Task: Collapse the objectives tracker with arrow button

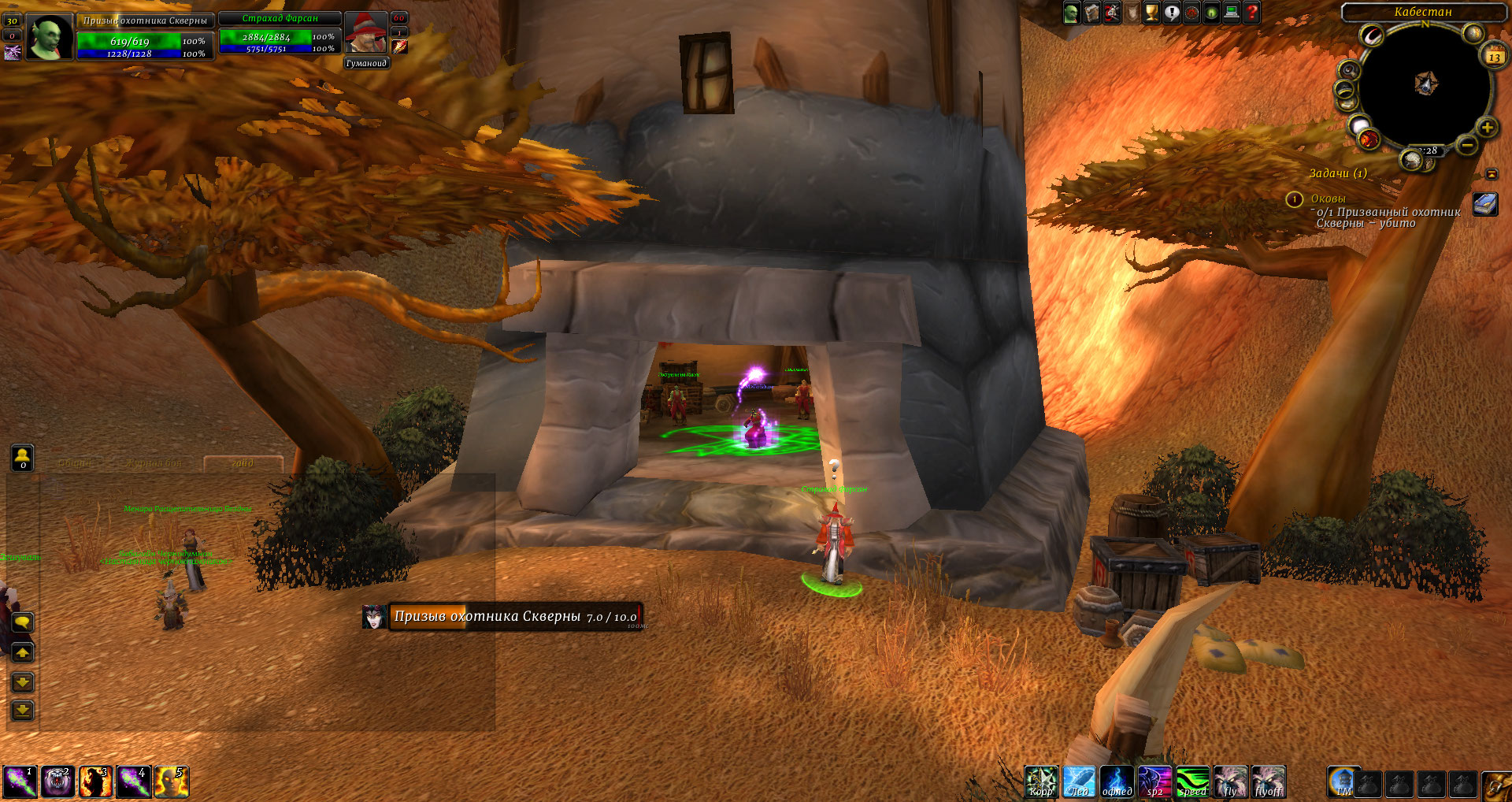Action: (1492, 173)
